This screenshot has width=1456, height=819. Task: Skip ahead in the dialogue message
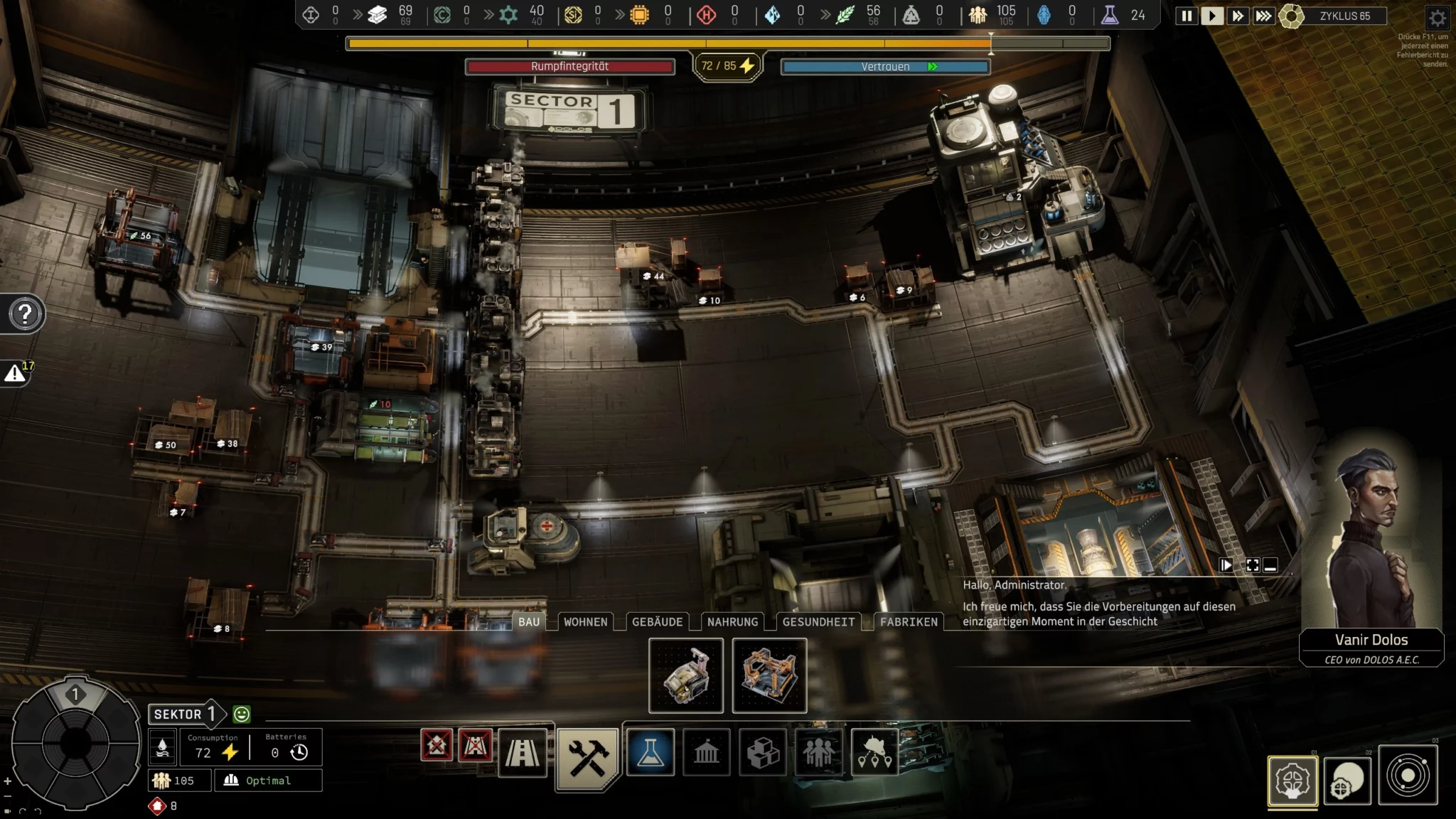[x=1226, y=566]
